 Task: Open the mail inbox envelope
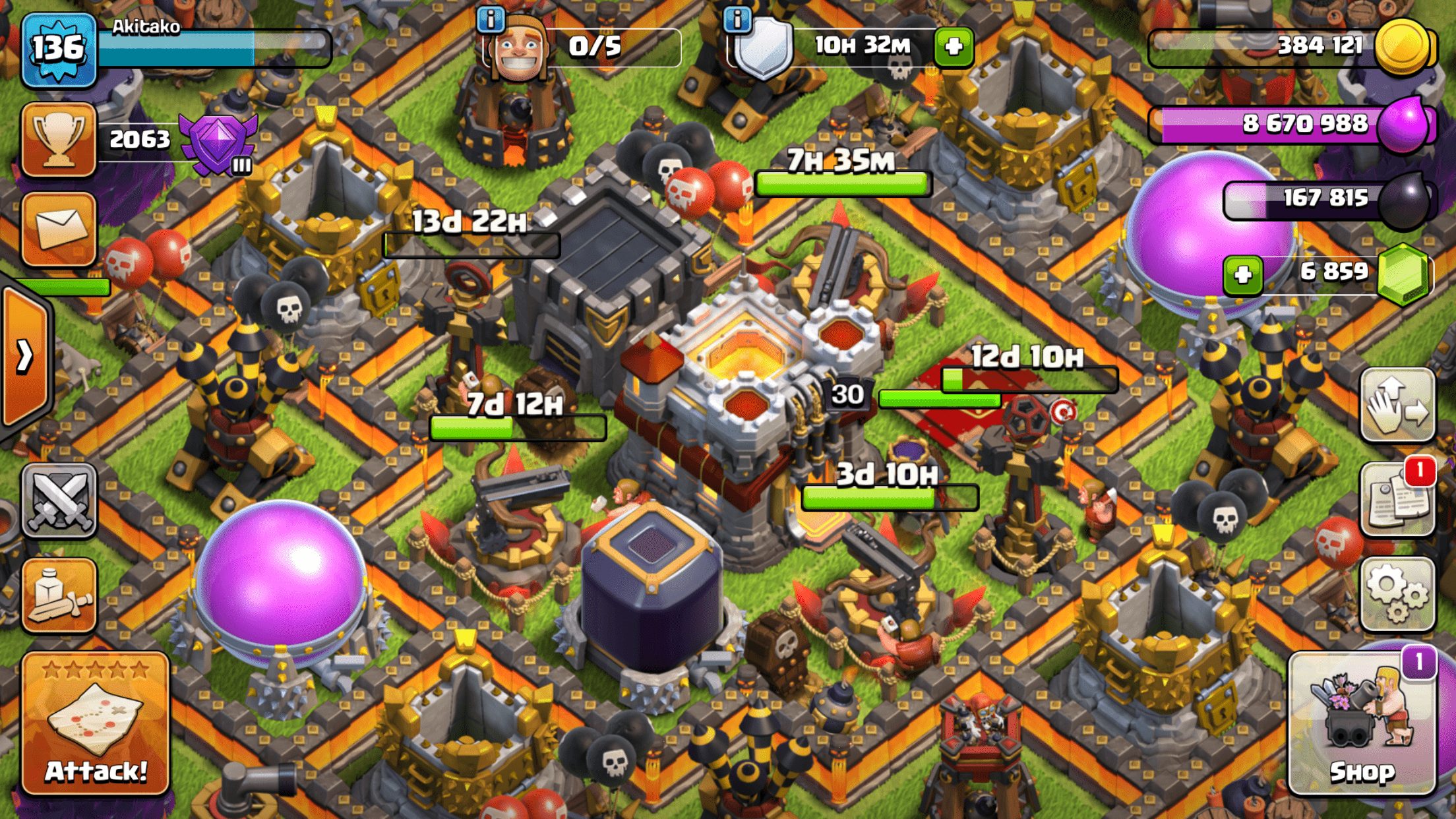59,229
